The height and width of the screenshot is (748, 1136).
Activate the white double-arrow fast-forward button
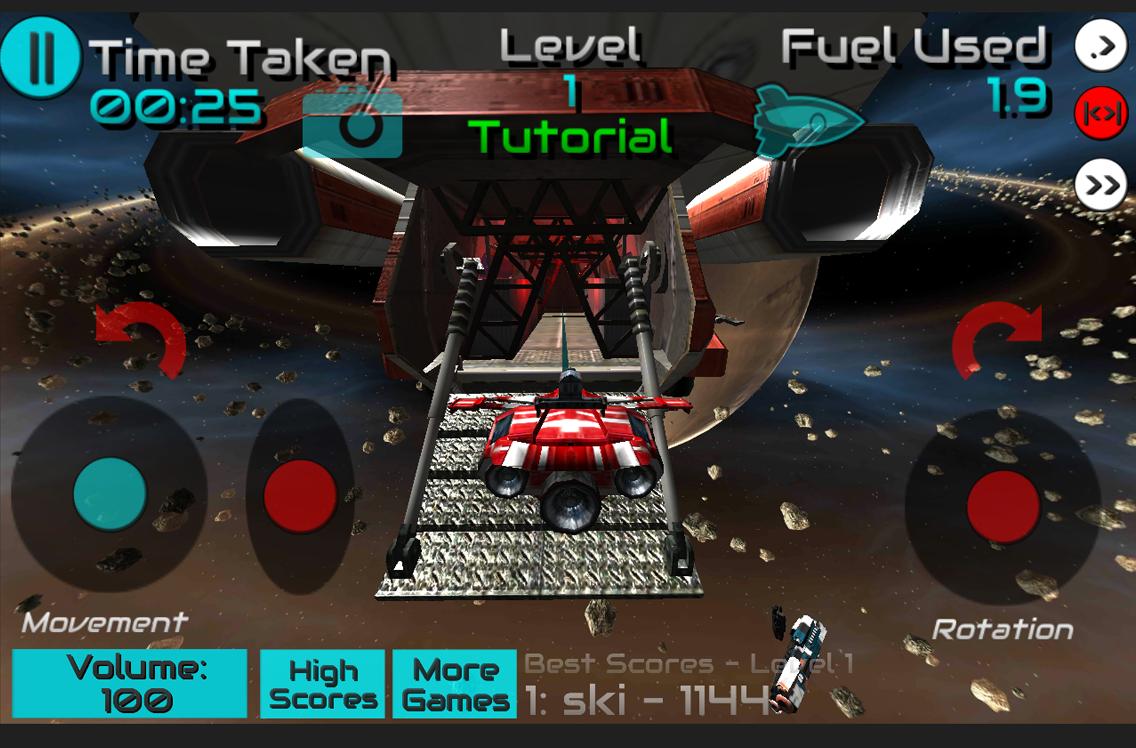tap(1100, 186)
